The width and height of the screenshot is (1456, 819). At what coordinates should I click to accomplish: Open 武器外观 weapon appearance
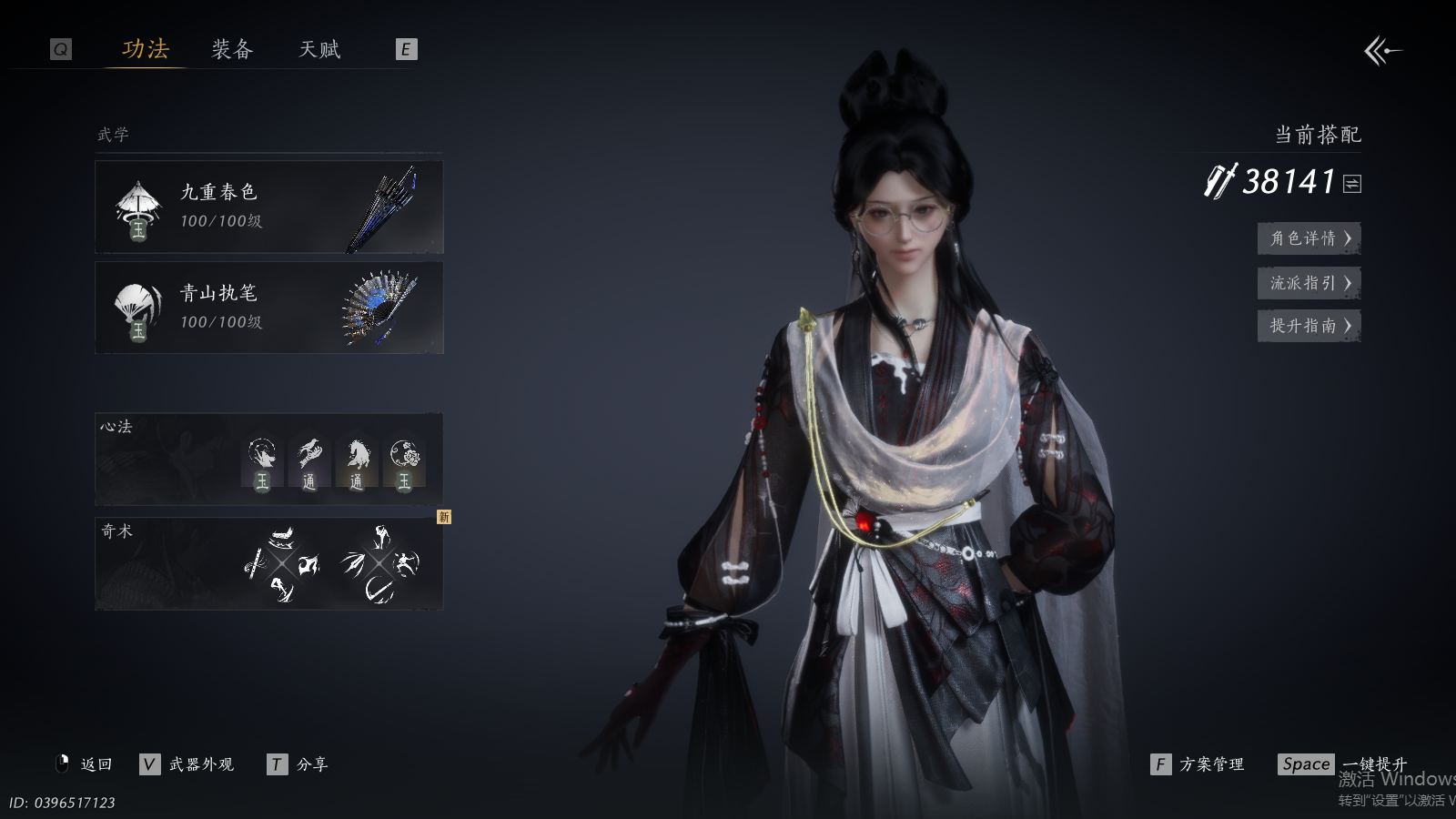point(200,764)
